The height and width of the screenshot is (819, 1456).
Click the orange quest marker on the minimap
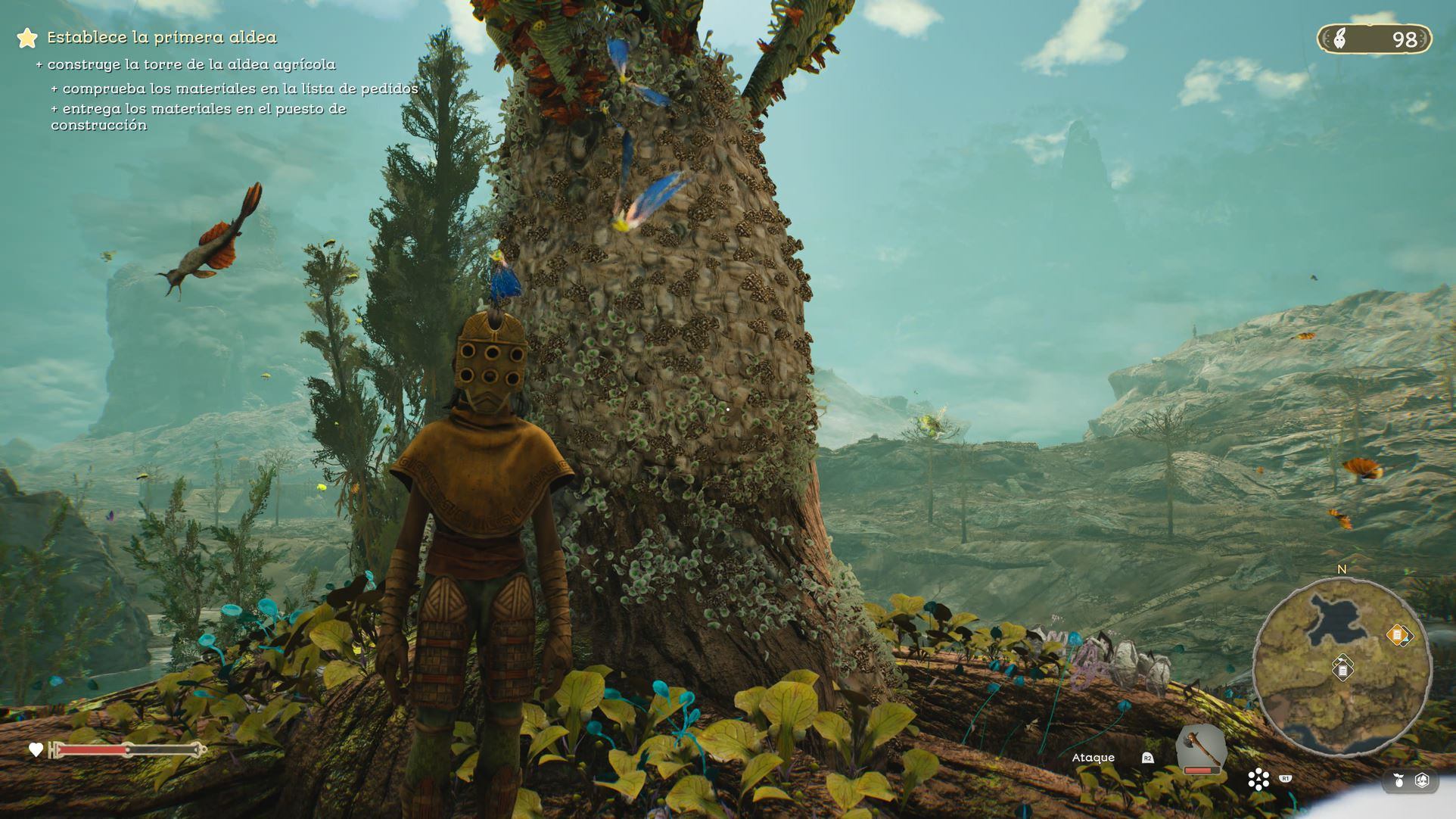click(1397, 634)
